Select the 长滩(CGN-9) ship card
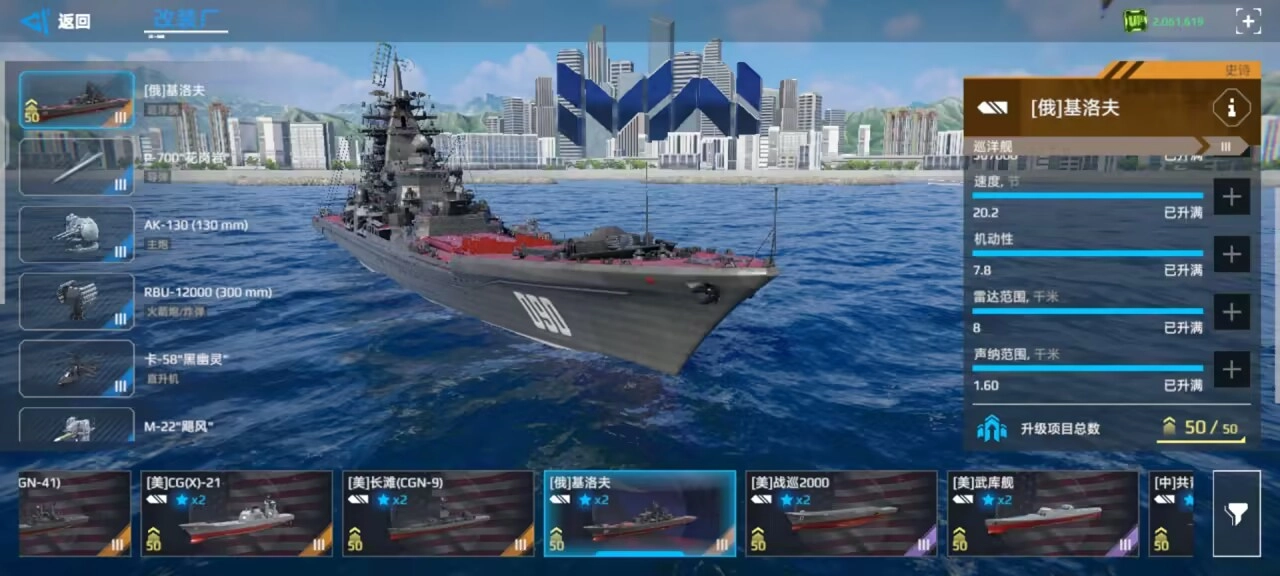 (438, 513)
